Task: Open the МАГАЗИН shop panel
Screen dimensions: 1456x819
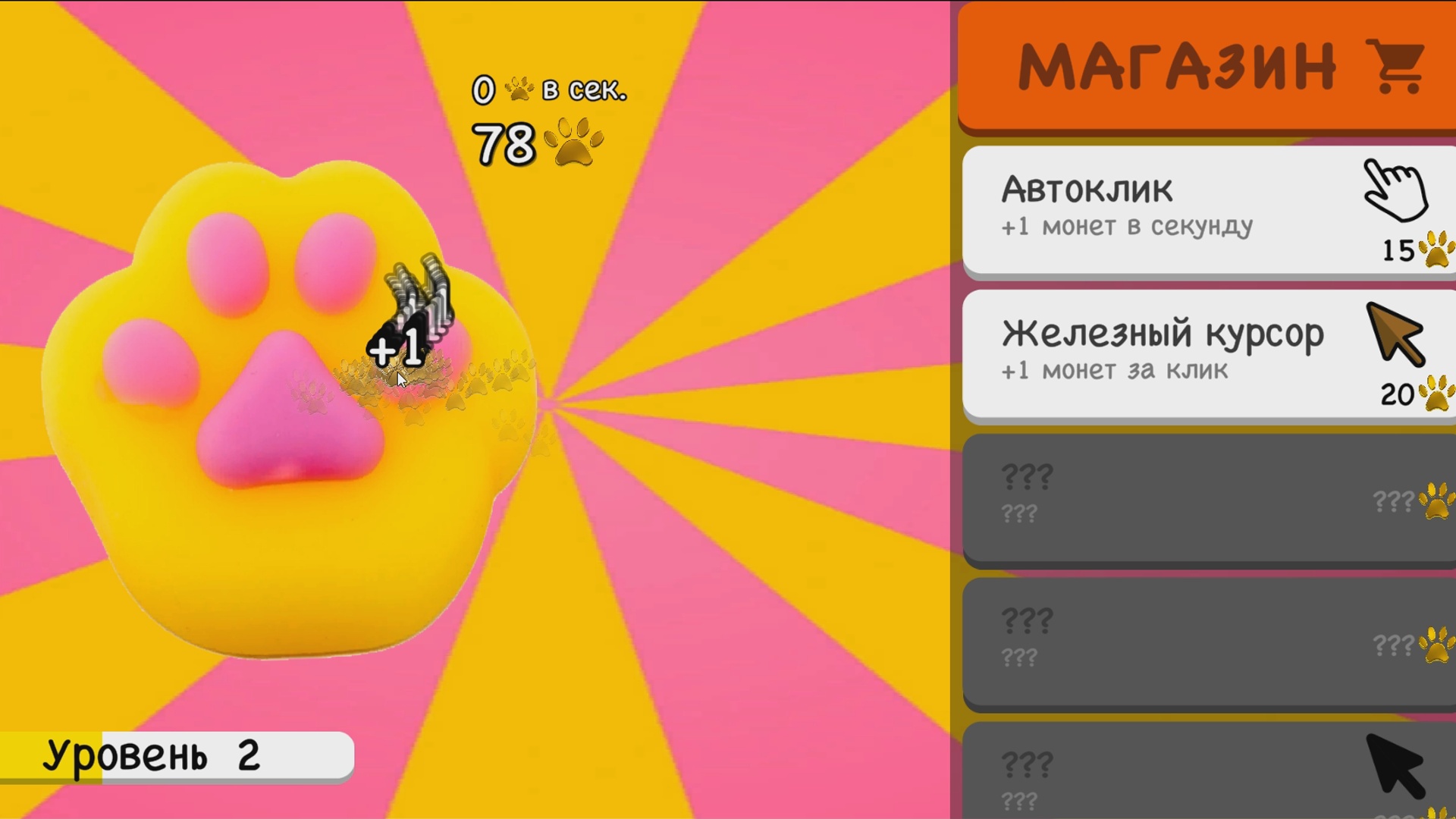Action: pos(1206,64)
